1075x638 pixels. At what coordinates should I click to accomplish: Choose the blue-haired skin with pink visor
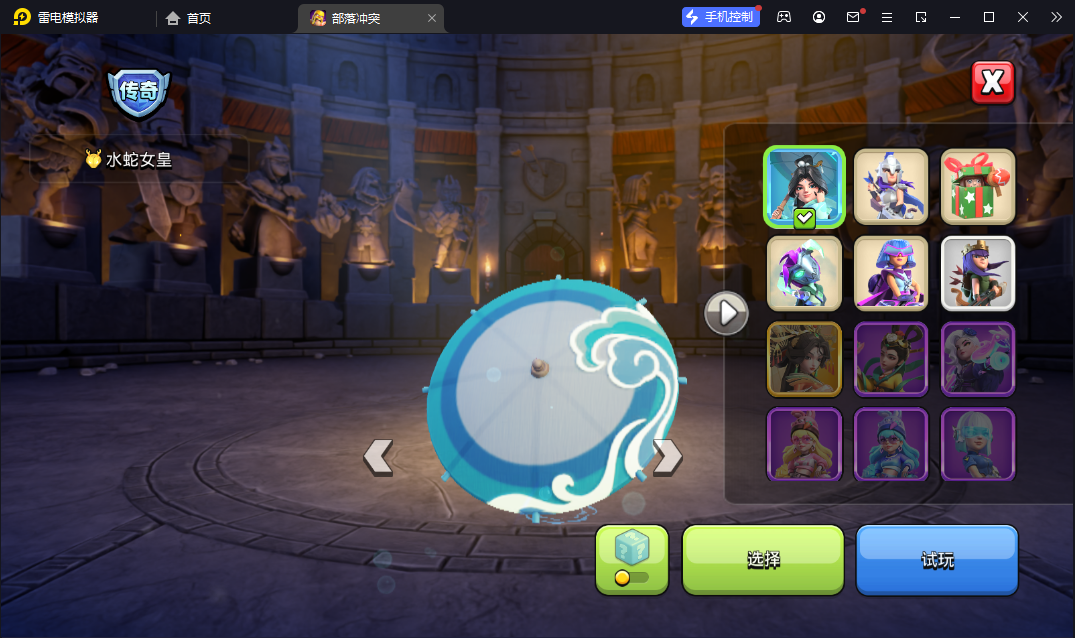(891, 273)
